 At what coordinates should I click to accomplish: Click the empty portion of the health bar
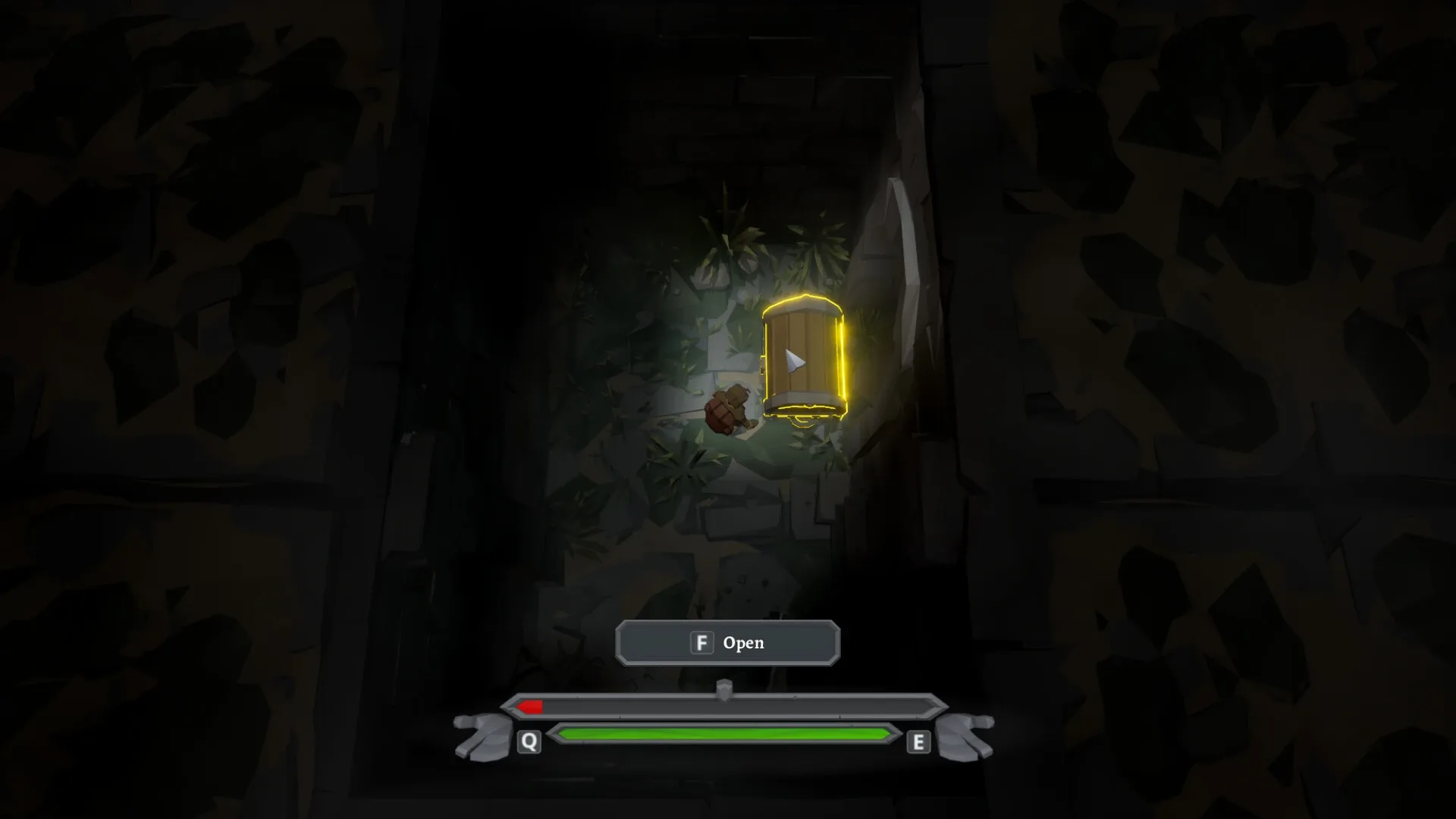point(758,708)
